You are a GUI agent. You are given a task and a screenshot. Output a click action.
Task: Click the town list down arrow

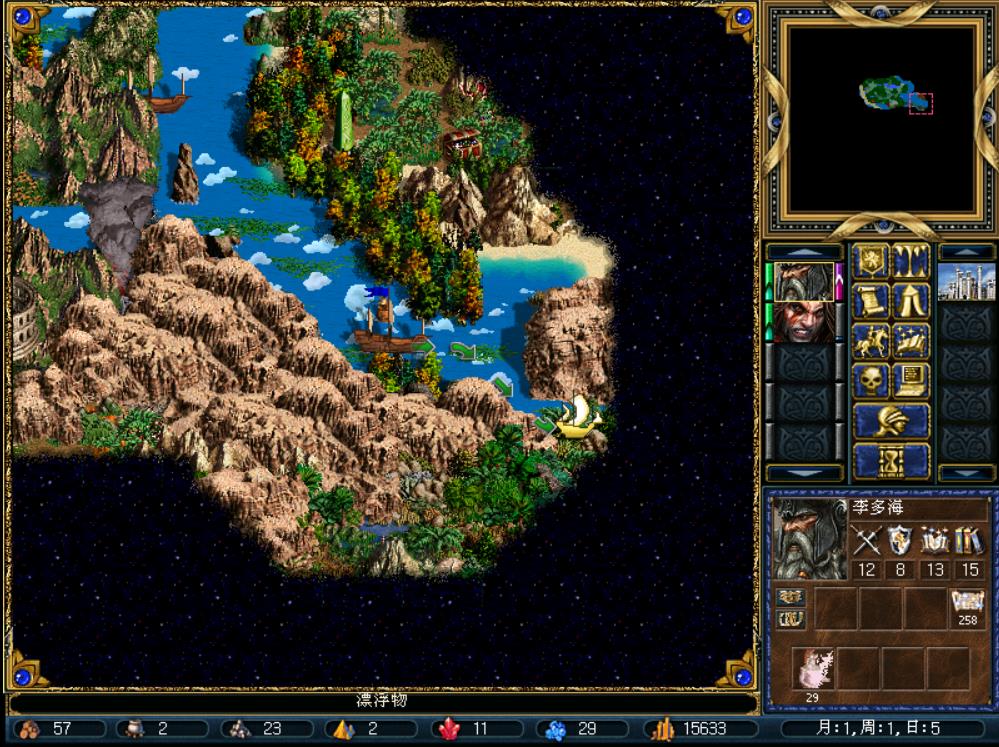[966, 472]
